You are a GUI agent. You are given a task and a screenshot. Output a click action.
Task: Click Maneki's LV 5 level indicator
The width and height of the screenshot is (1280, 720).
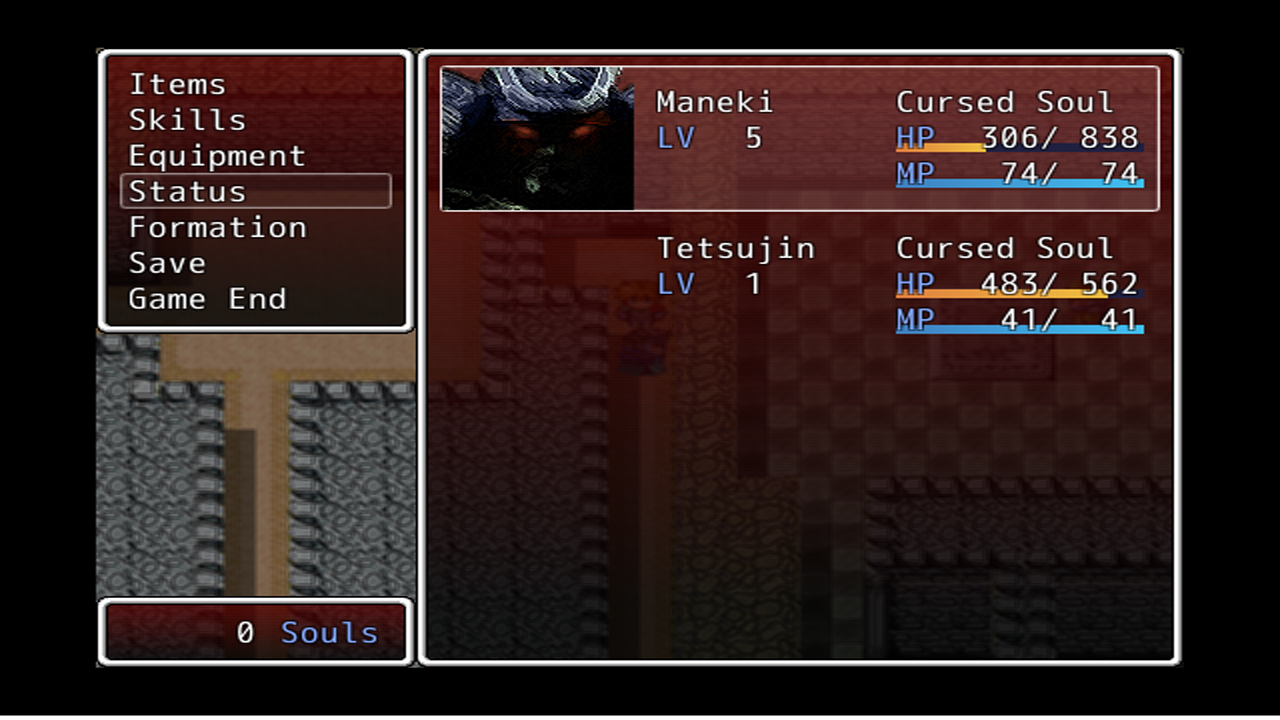(x=710, y=138)
